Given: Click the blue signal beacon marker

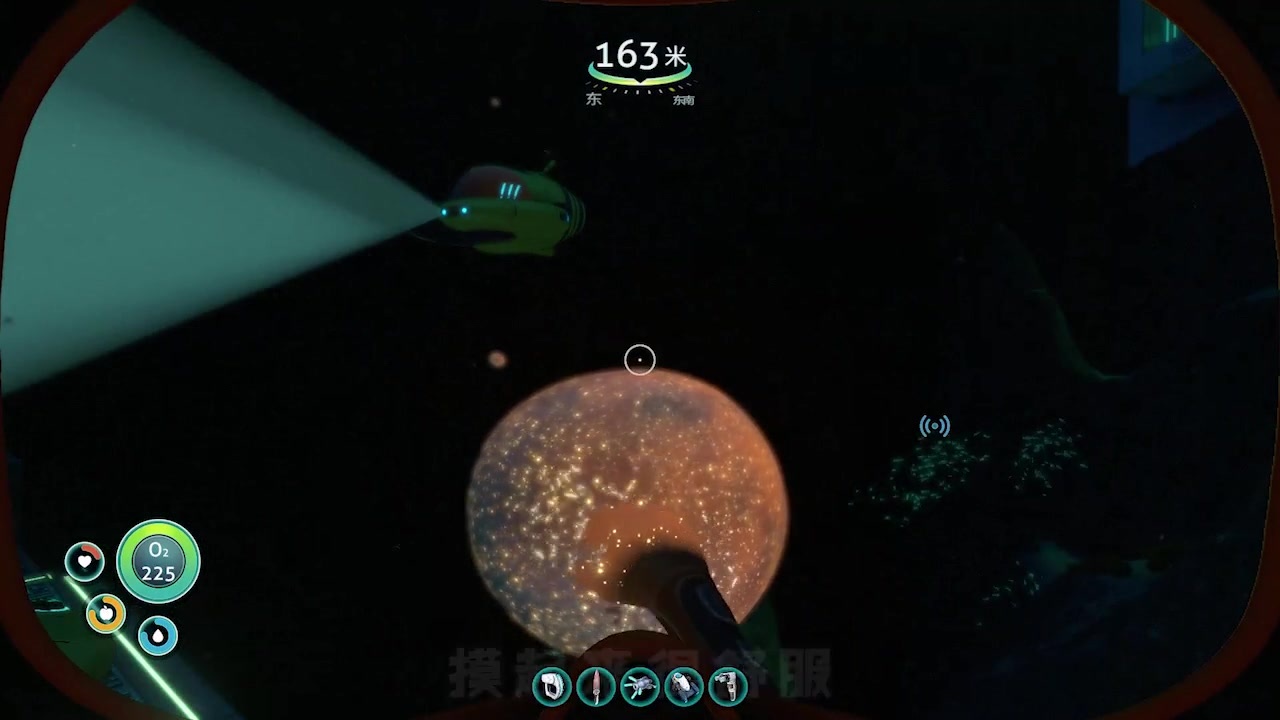Looking at the screenshot, I should pos(934,427).
